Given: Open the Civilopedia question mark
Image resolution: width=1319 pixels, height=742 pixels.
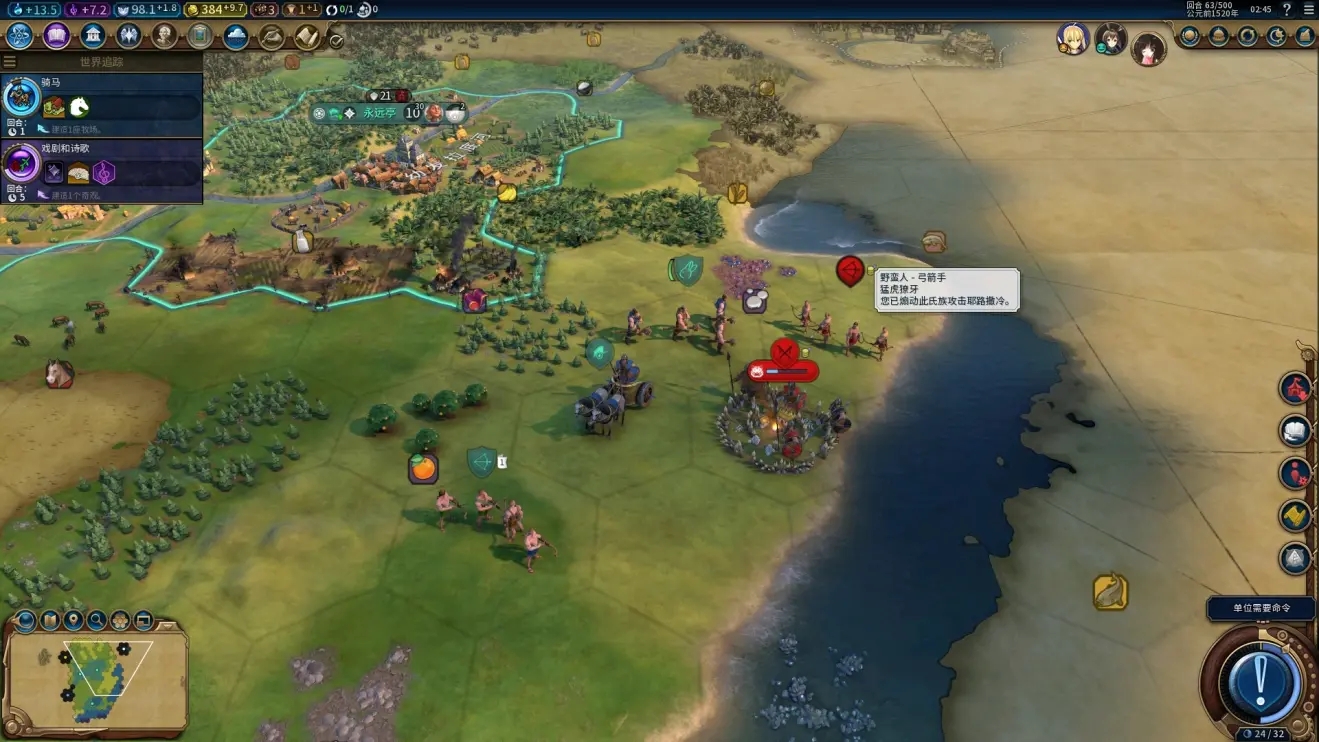Looking at the screenshot, I should [1287, 10].
